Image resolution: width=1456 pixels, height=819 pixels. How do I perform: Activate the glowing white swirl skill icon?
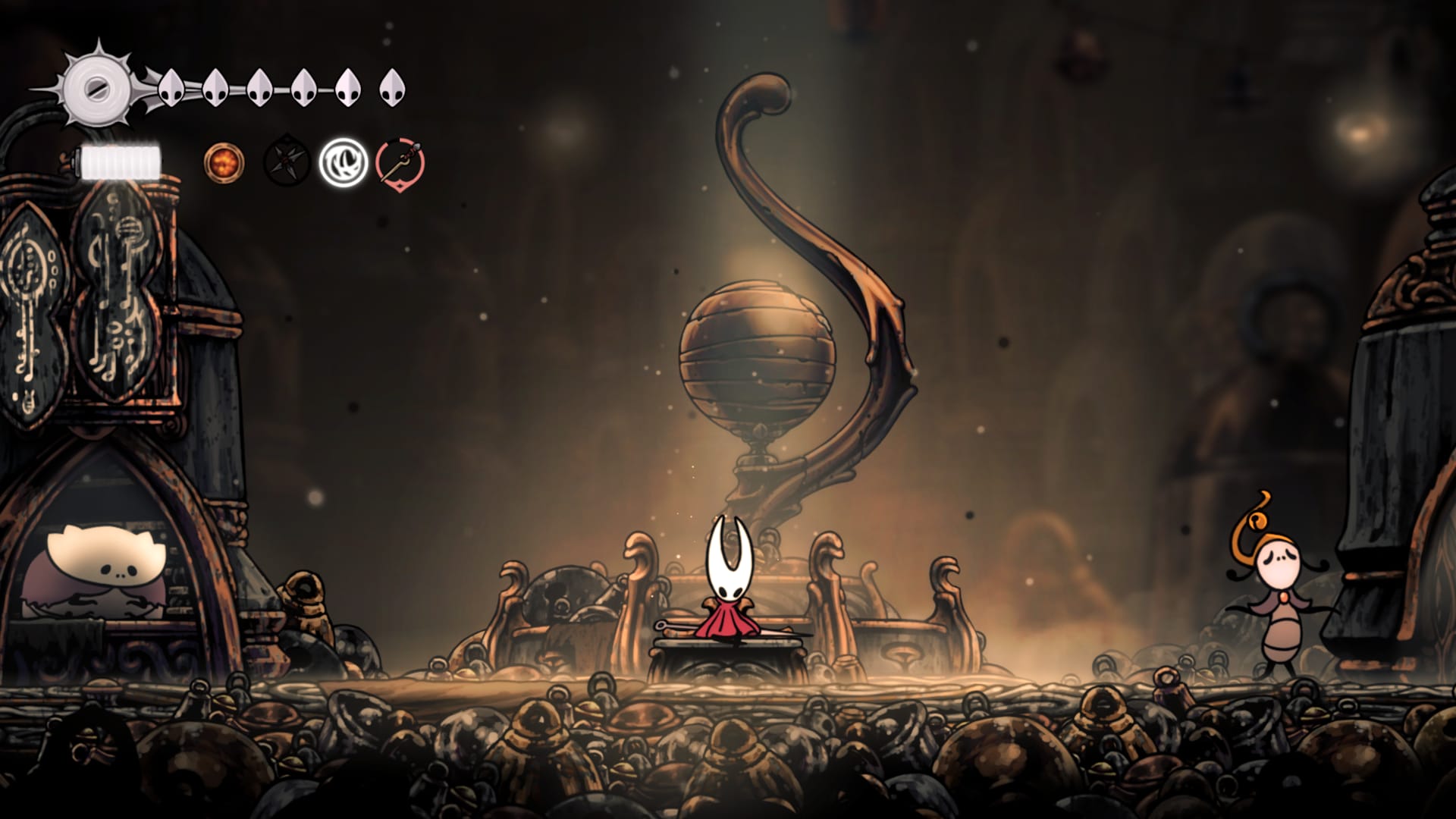(x=343, y=163)
